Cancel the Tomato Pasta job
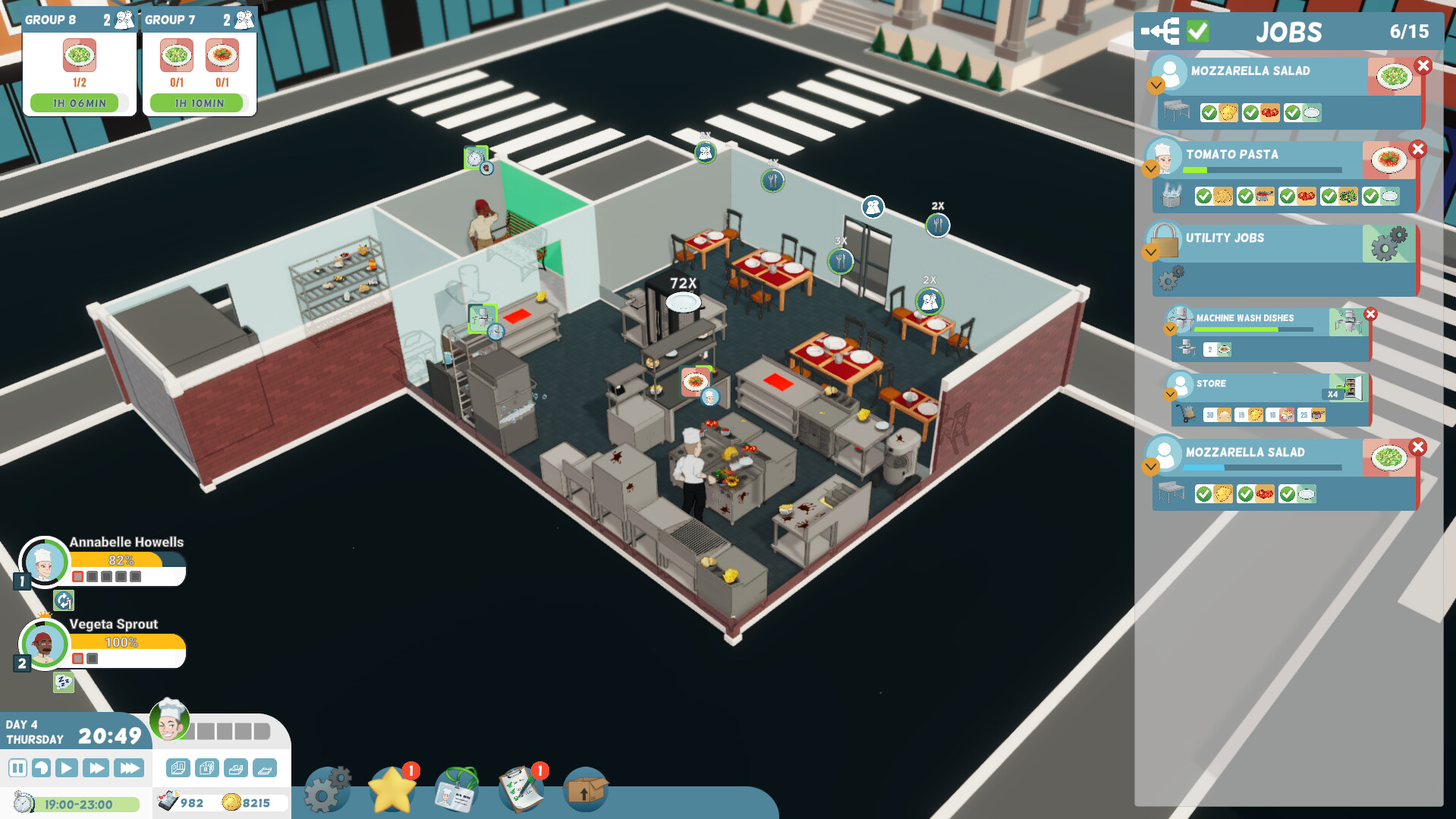This screenshot has width=1456, height=819. pyautogui.click(x=1418, y=150)
